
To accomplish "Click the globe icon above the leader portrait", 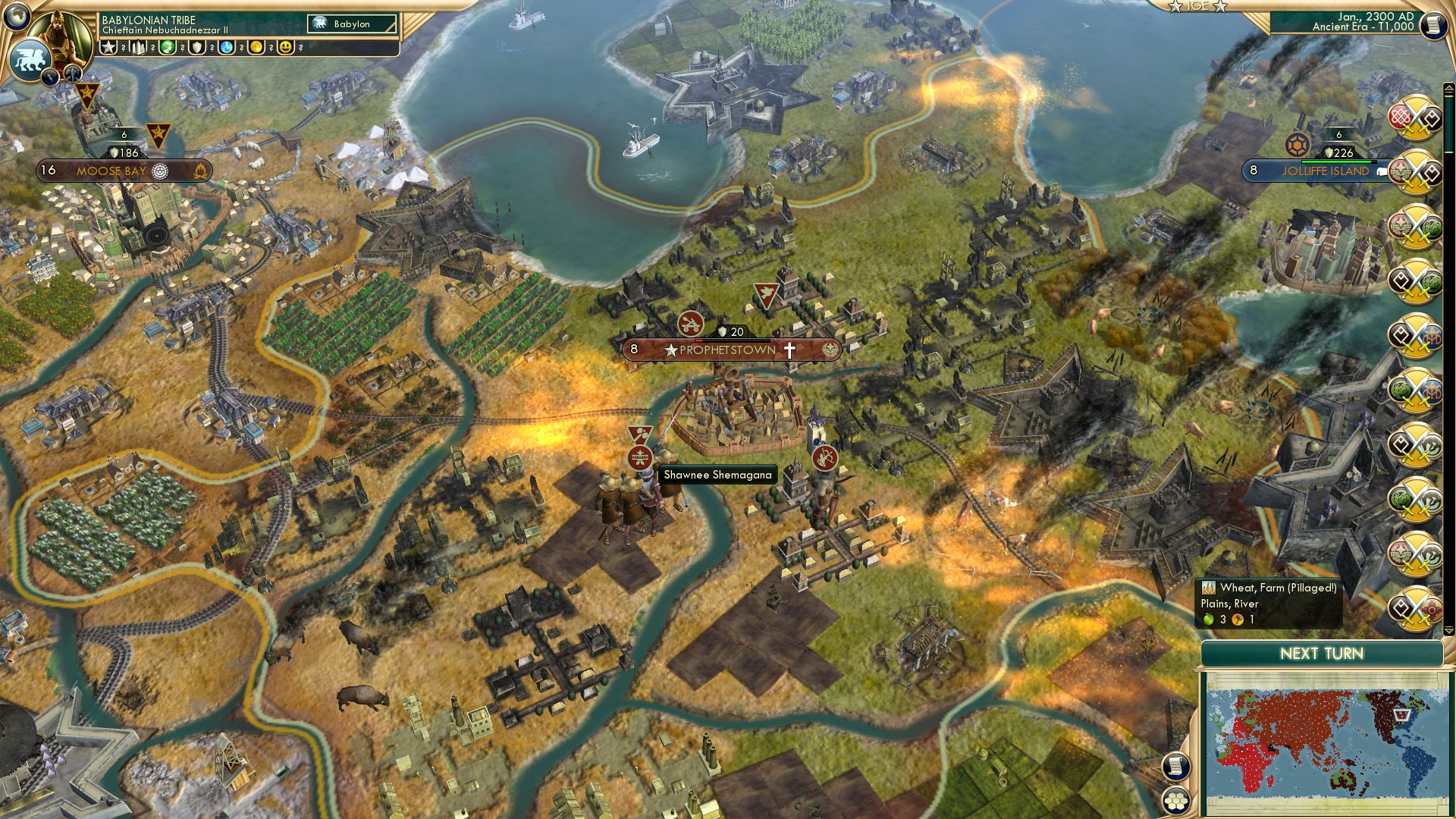I will pyautogui.click(x=17, y=14).
